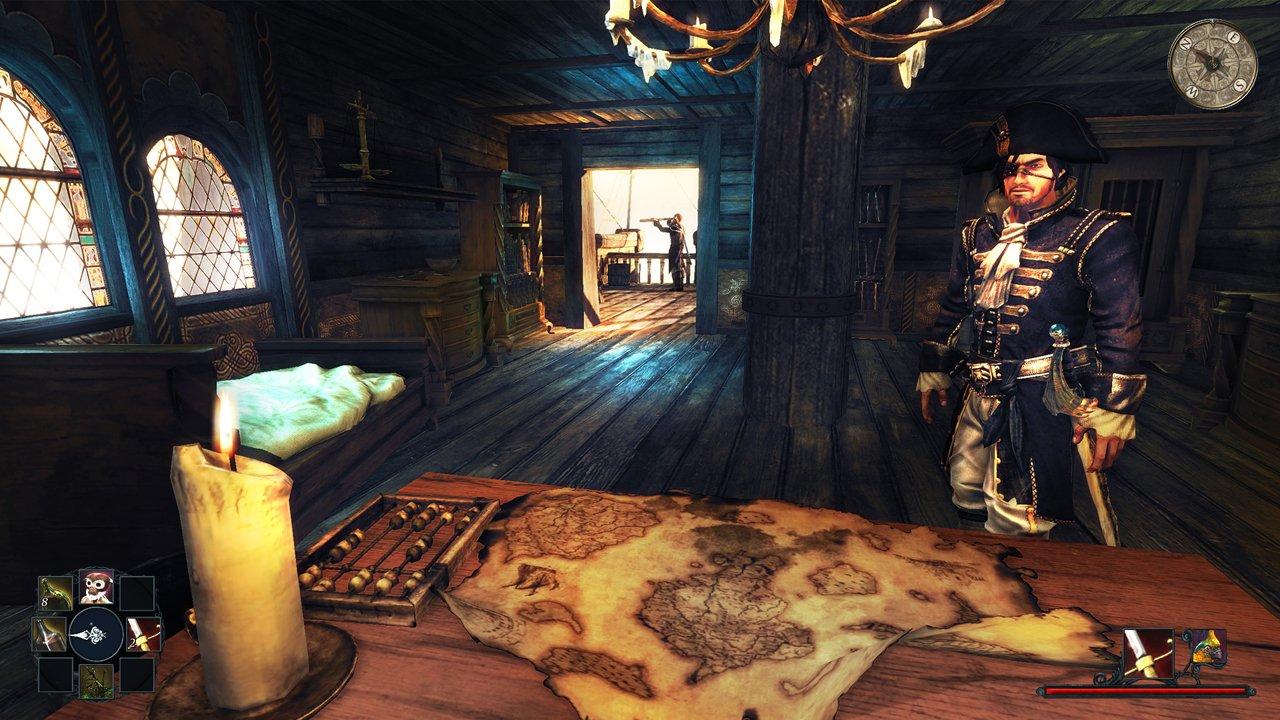Screen dimensions: 1280x720
Task: Click the empty quick slot below the throwing daggers
Action: pos(54,675)
